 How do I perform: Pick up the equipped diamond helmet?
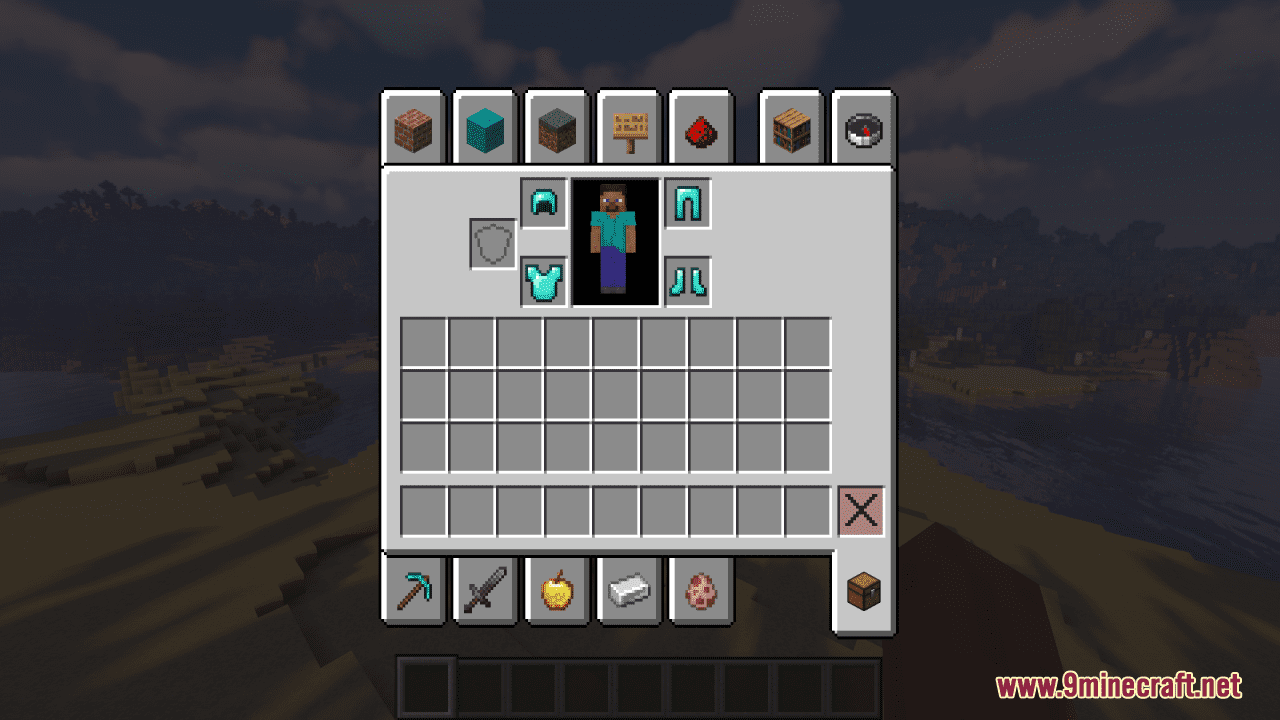coord(543,201)
